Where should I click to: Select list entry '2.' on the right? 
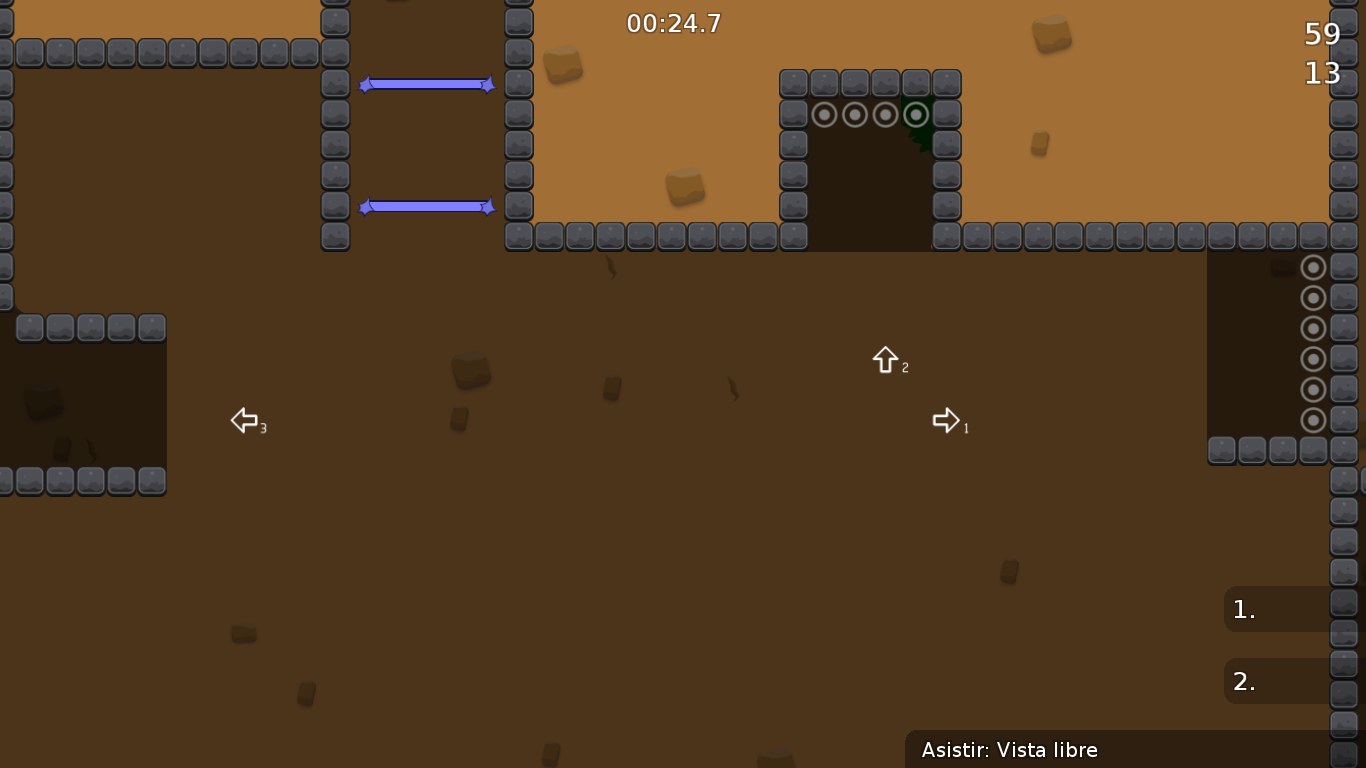[x=1243, y=681]
